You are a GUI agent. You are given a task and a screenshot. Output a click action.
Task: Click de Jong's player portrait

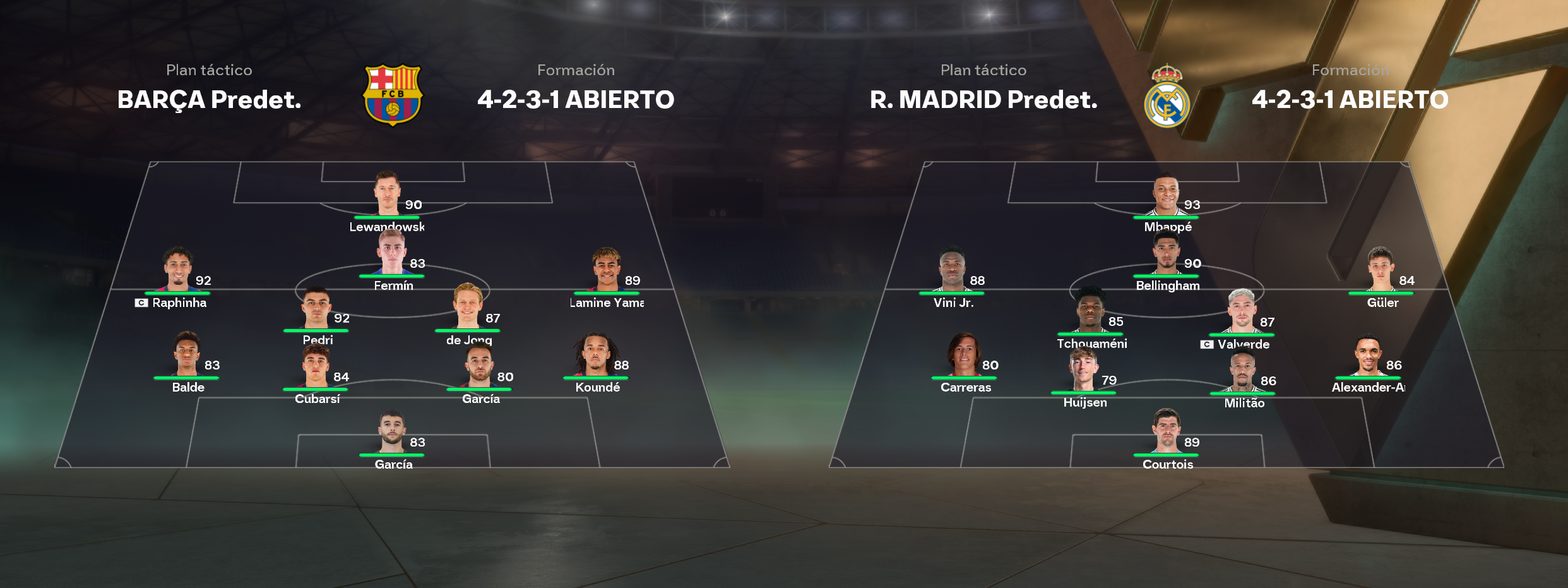468,307
